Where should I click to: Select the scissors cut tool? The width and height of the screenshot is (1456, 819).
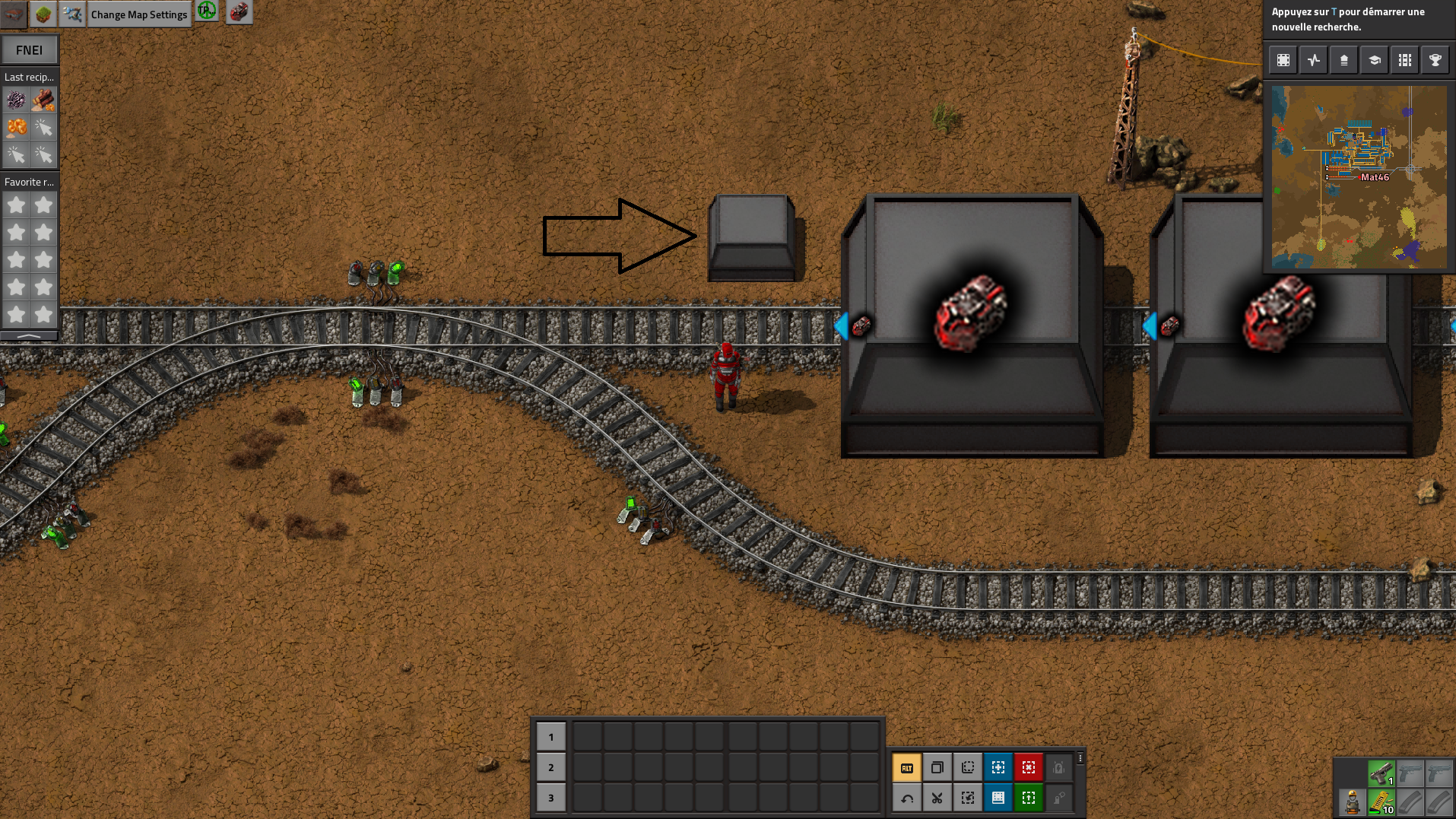pyautogui.click(x=937, y=798)
